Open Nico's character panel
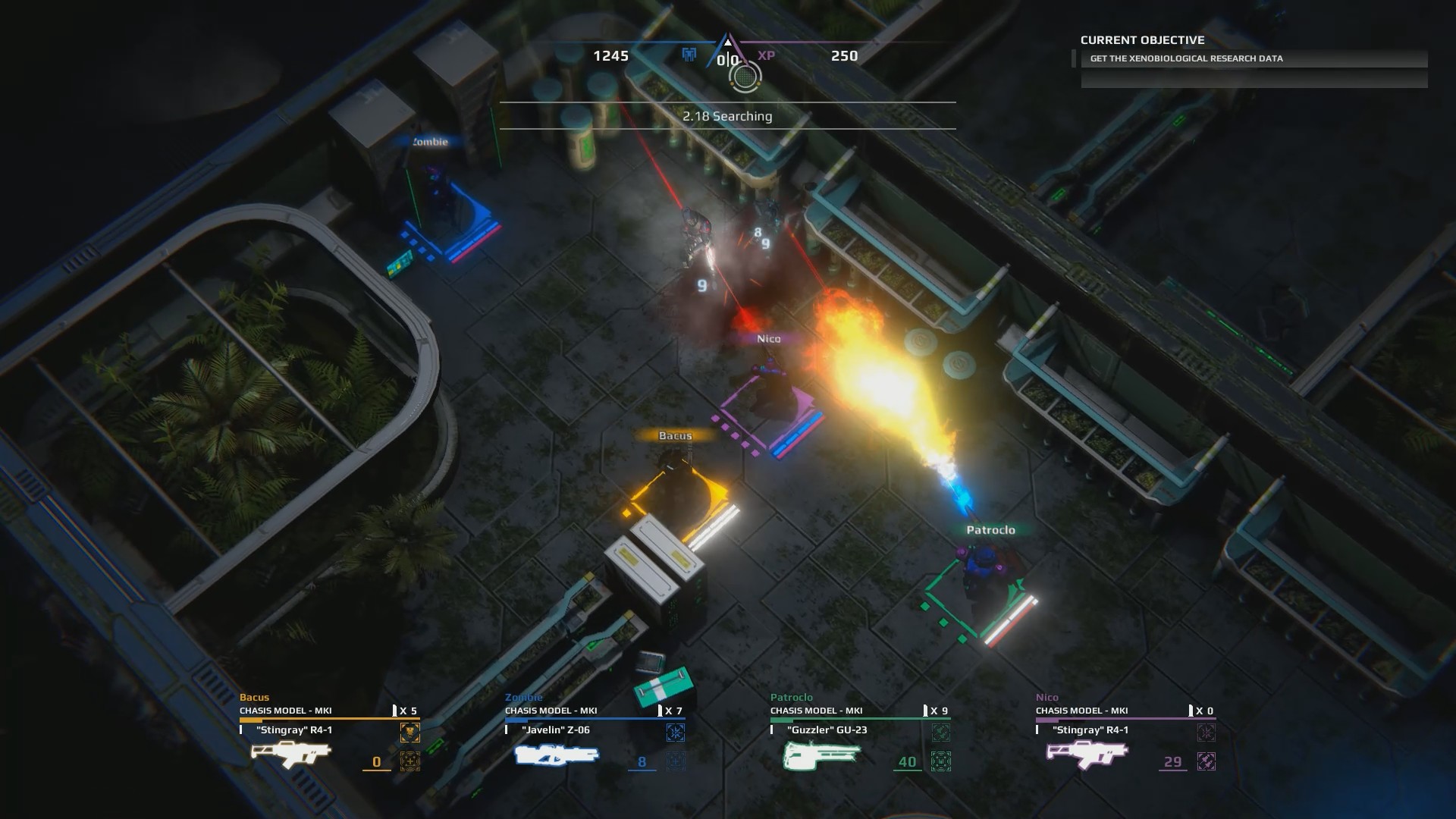 [x=1047, y=697]
